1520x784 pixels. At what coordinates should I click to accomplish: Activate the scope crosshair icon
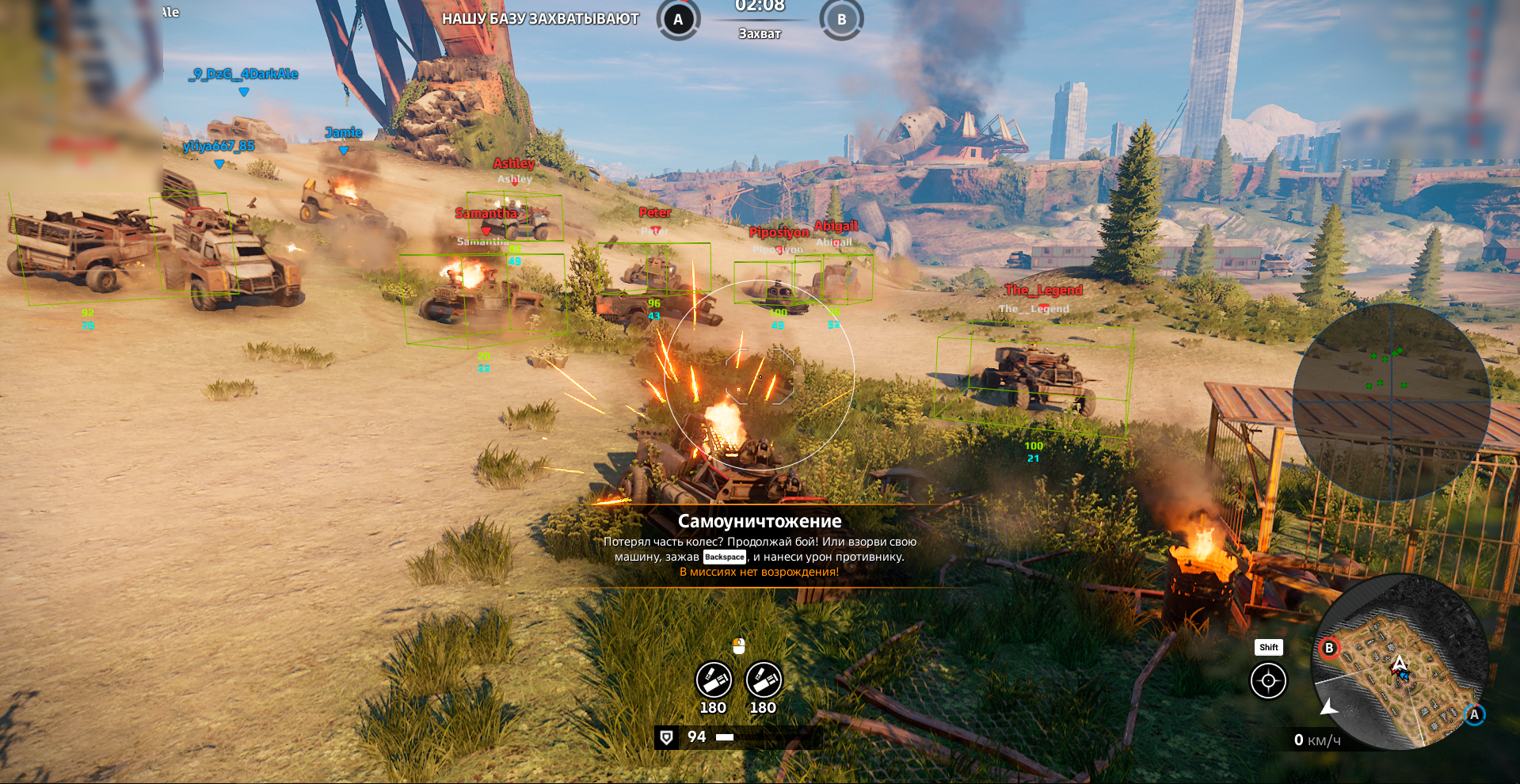[x=1268, y=681]
